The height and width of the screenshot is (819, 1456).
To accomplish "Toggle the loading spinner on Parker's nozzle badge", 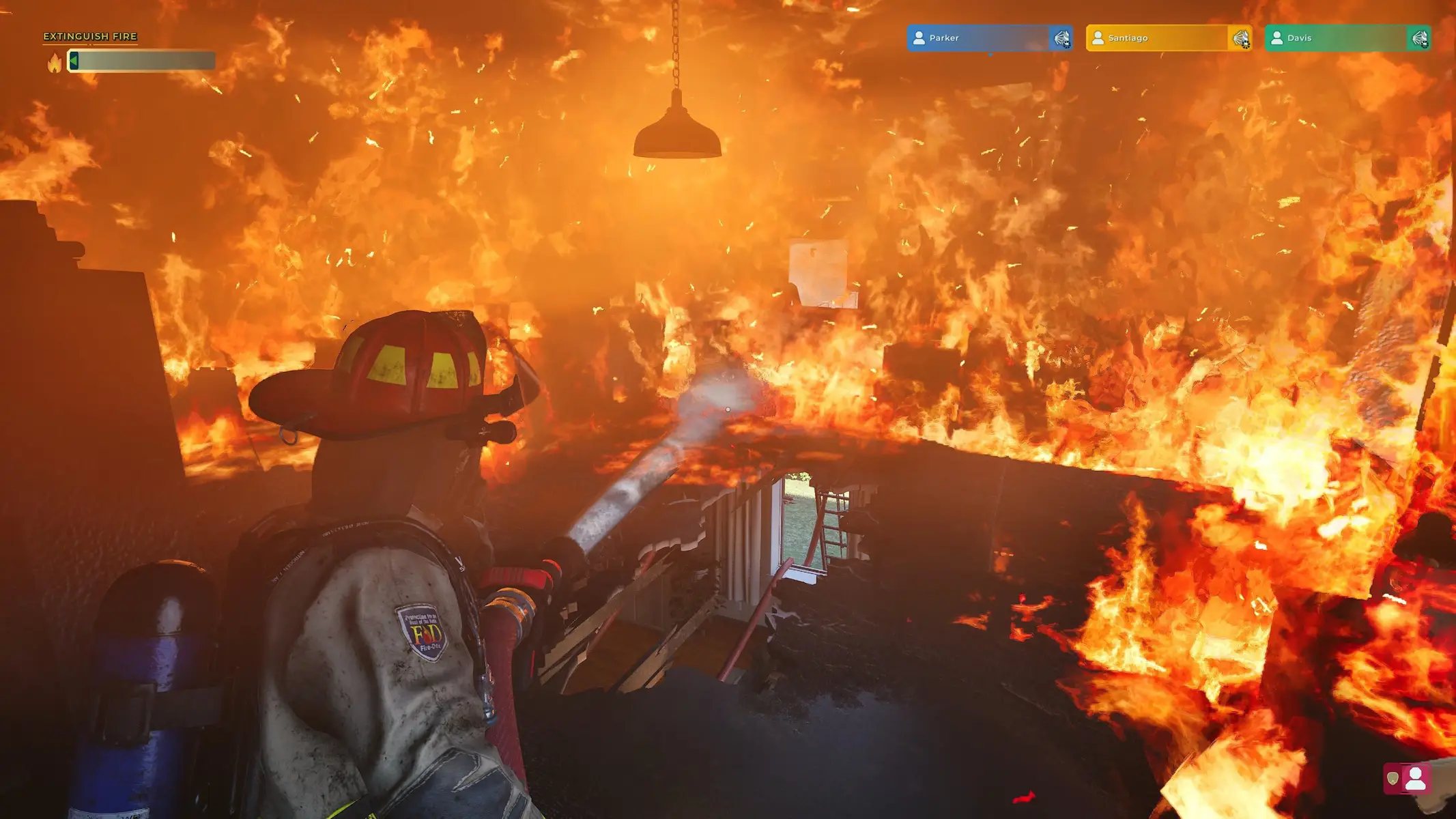I will [1068, 45].
